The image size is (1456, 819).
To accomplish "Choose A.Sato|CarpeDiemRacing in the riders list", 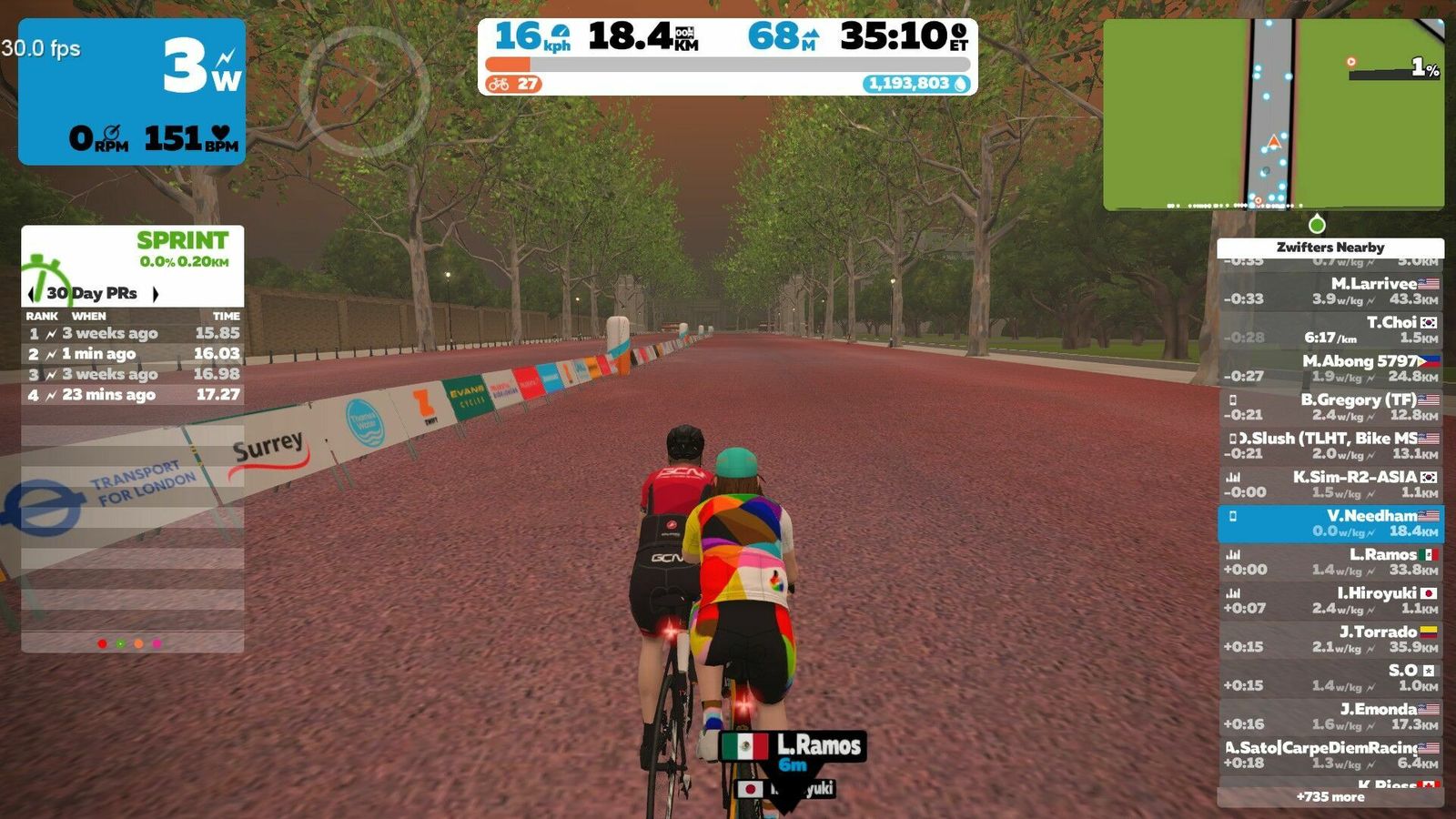I will [1330, 755].
